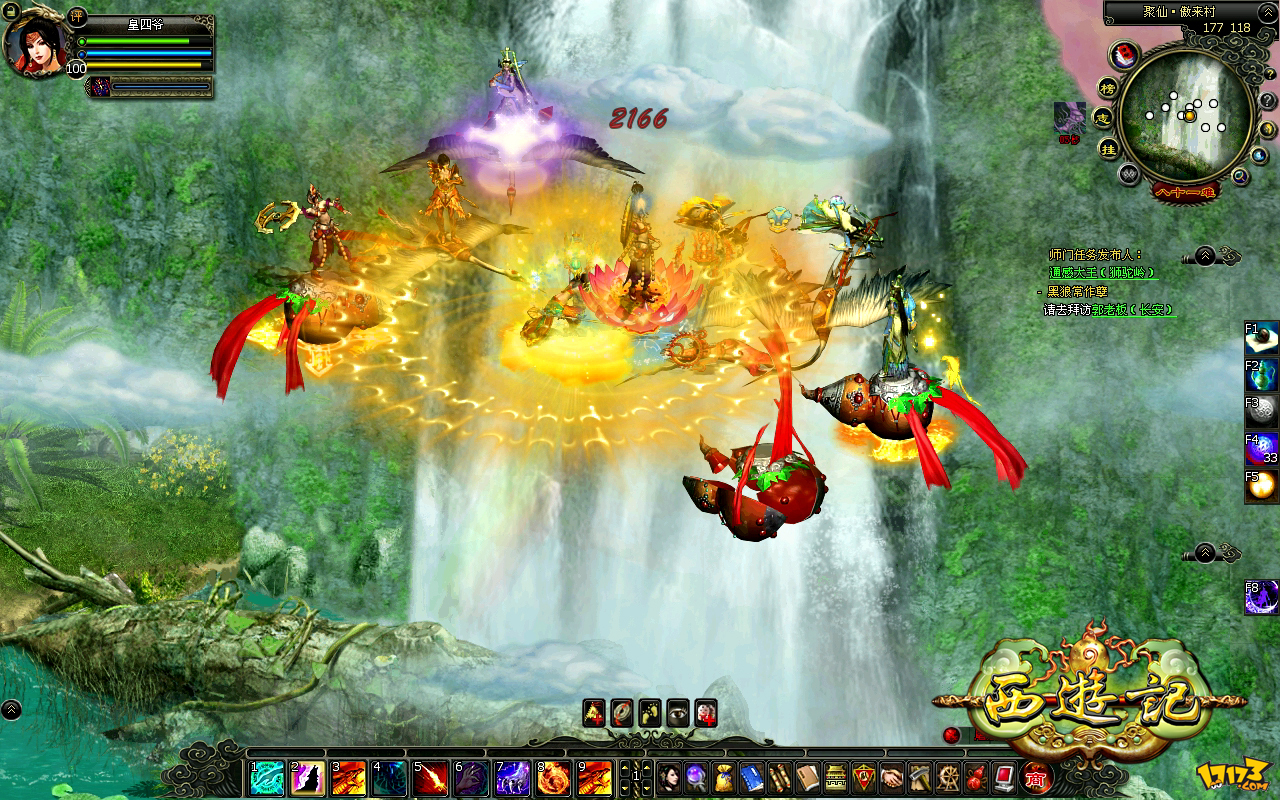Select the magnifying glass icon by the minimap
The height and width of the screenshot is (800, 1280).
pyautogui.click(x=1240, y=176)
